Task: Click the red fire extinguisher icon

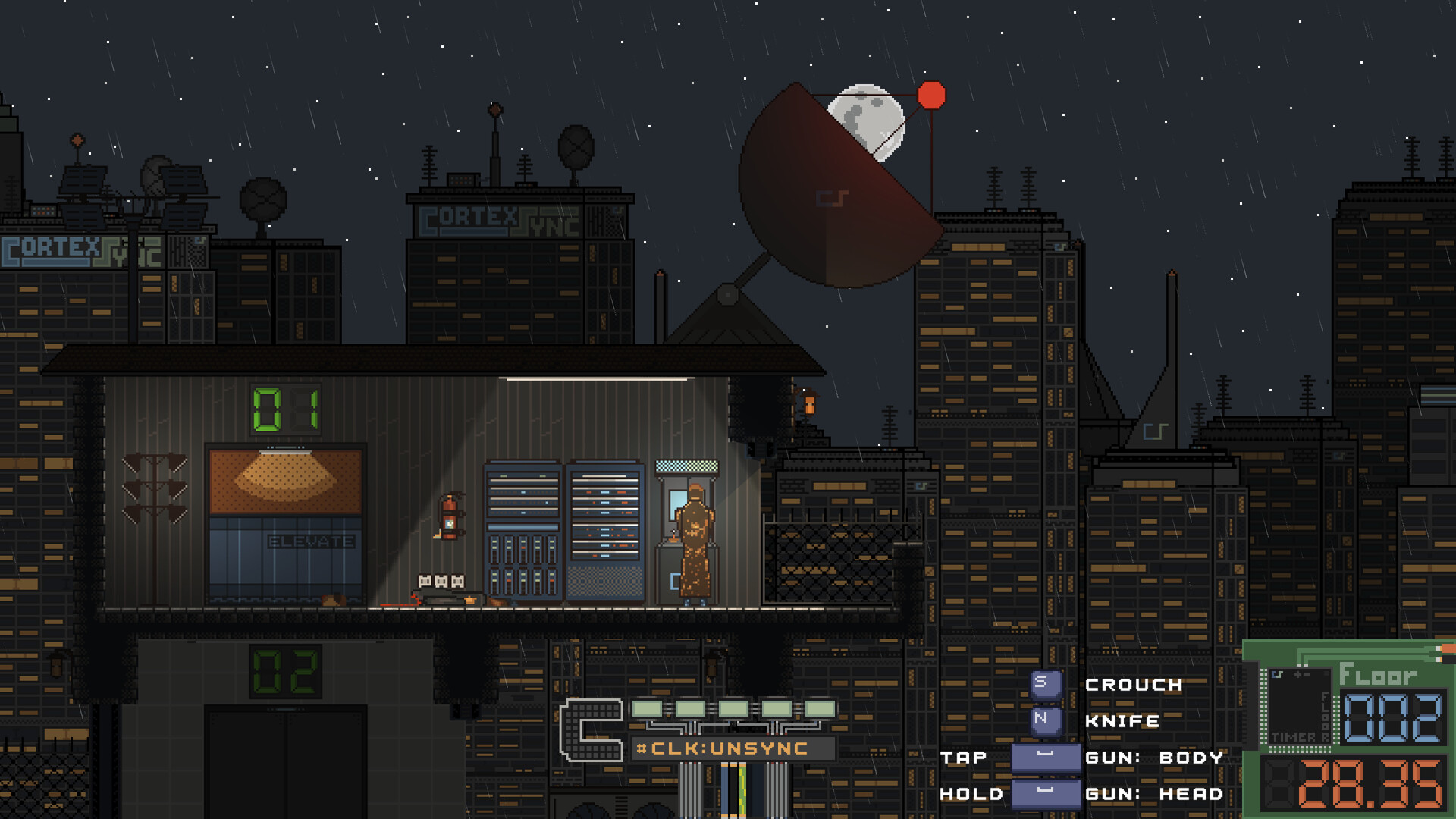Action: coord(449,516)
